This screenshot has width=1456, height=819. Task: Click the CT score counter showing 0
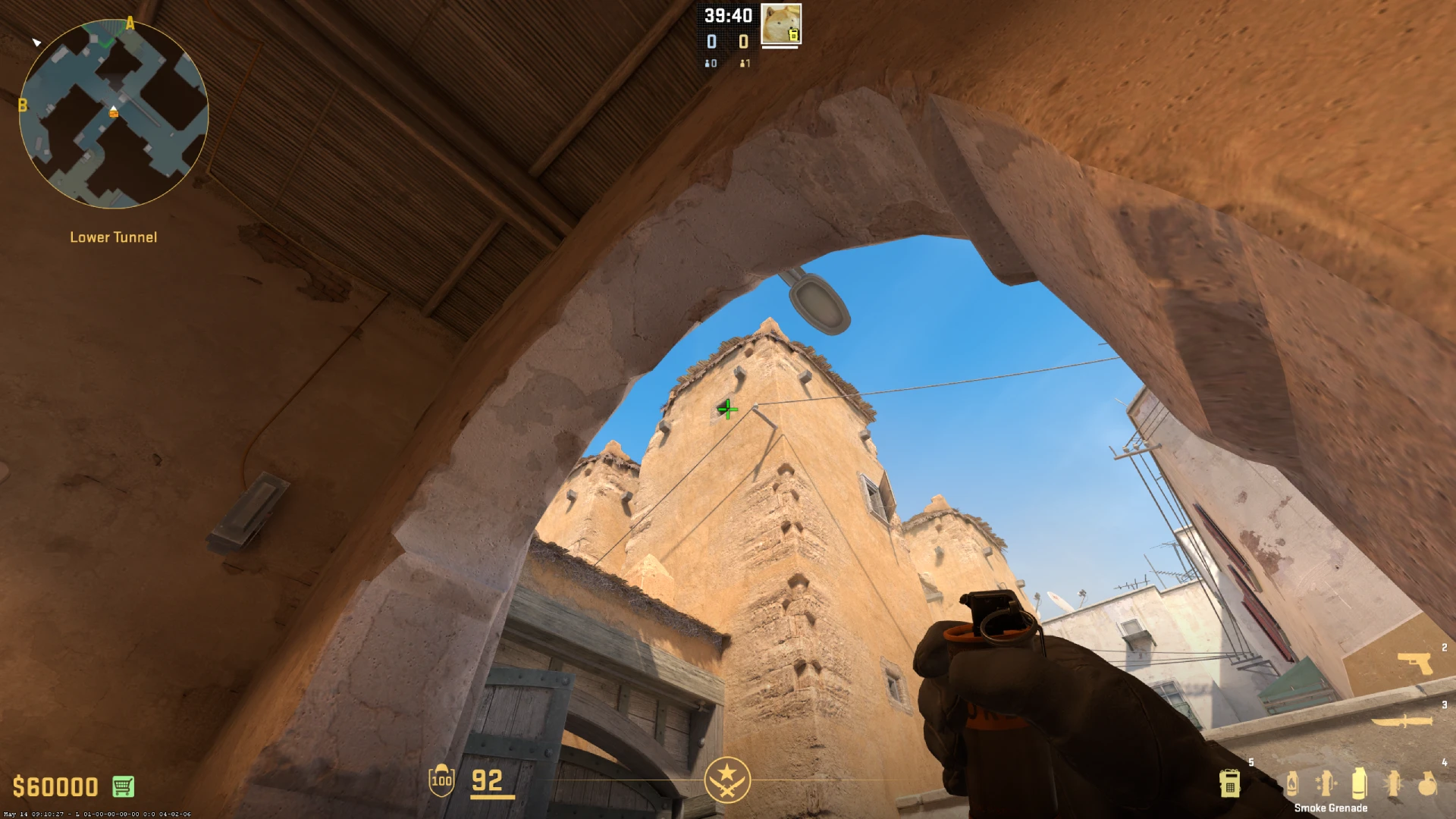[x=711, y=42]
